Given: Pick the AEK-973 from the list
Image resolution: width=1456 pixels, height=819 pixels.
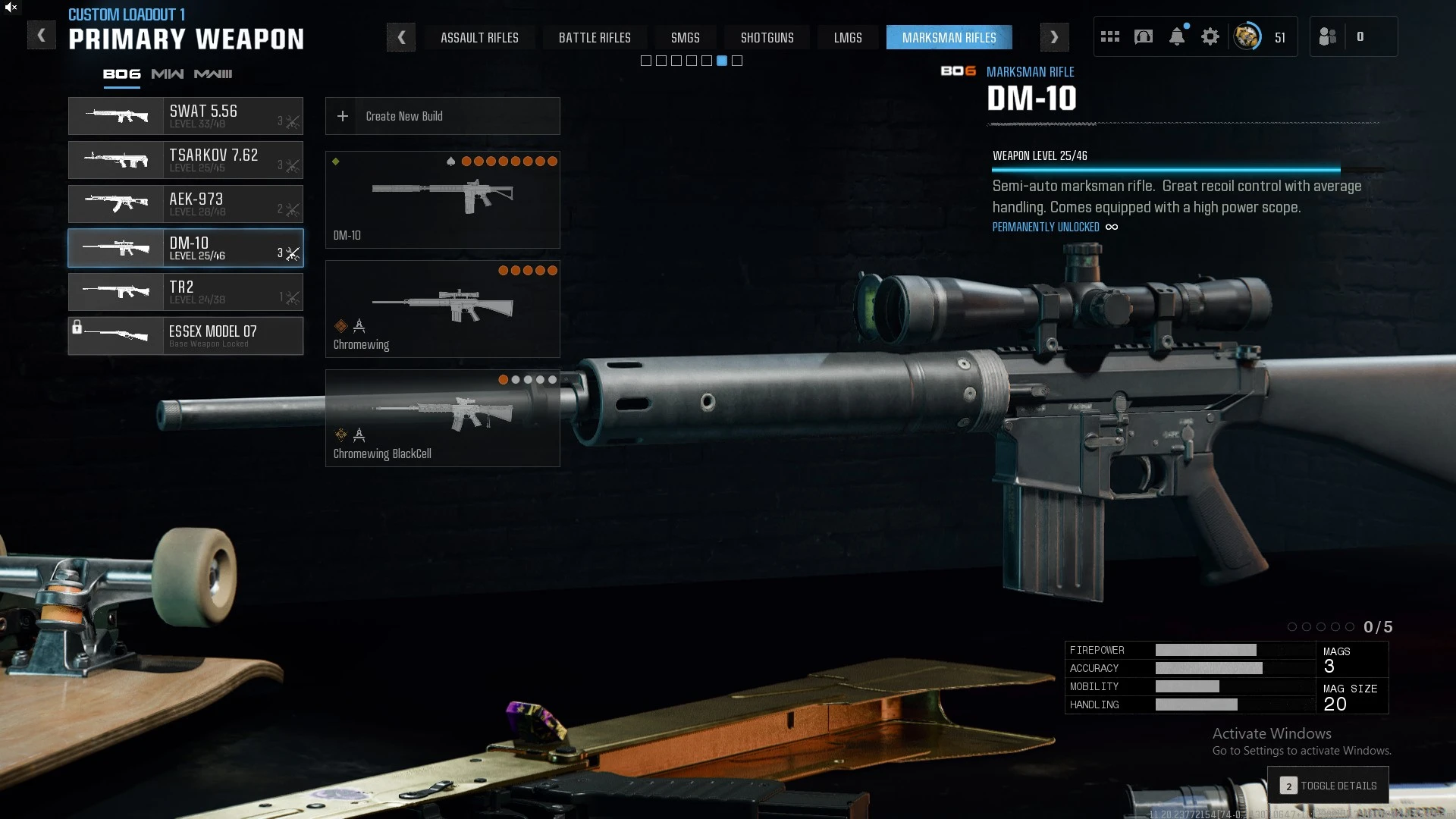Looking at the screenshot, I should 186,204.
